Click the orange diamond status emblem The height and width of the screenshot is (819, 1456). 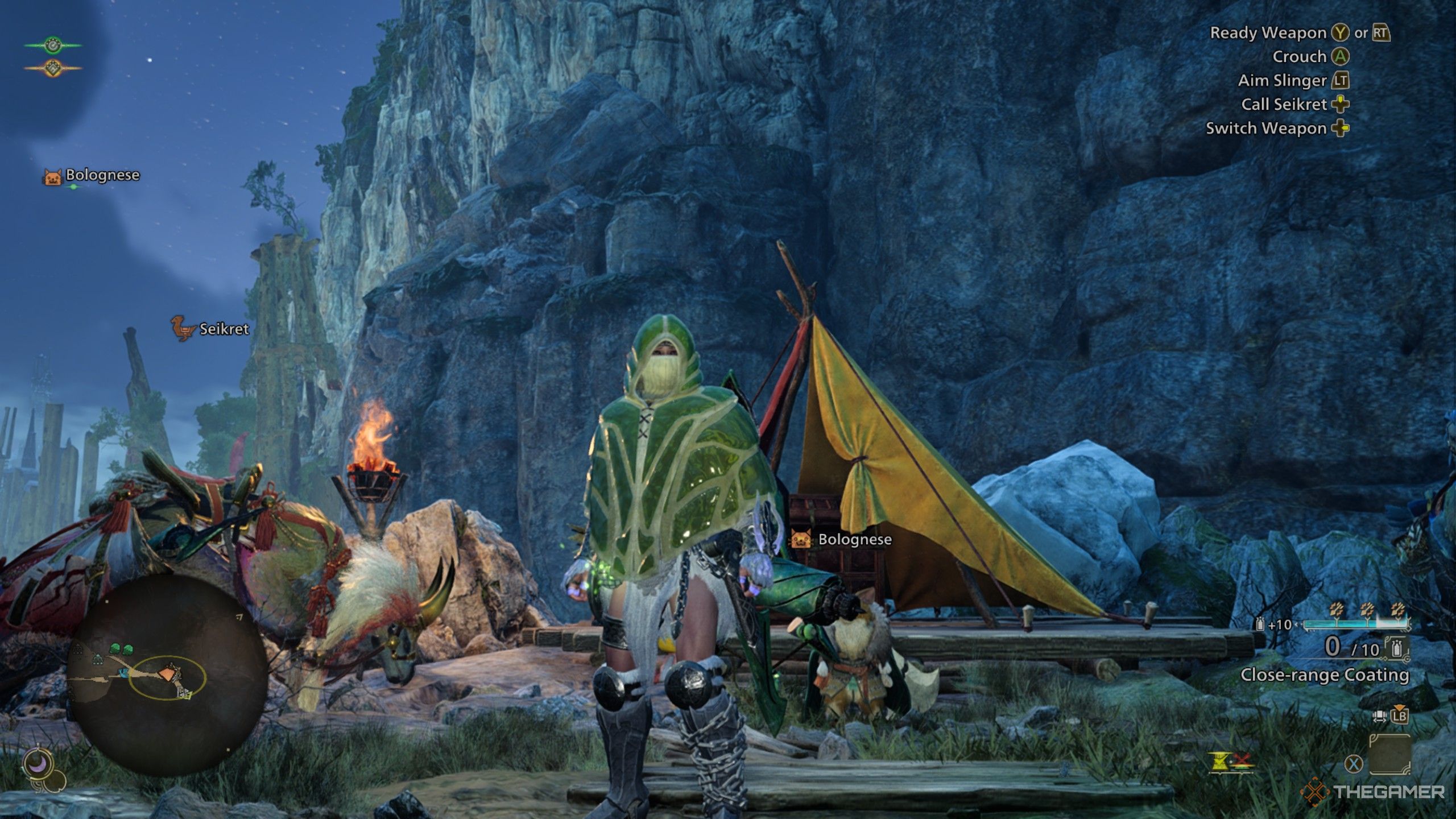[52, 68]
